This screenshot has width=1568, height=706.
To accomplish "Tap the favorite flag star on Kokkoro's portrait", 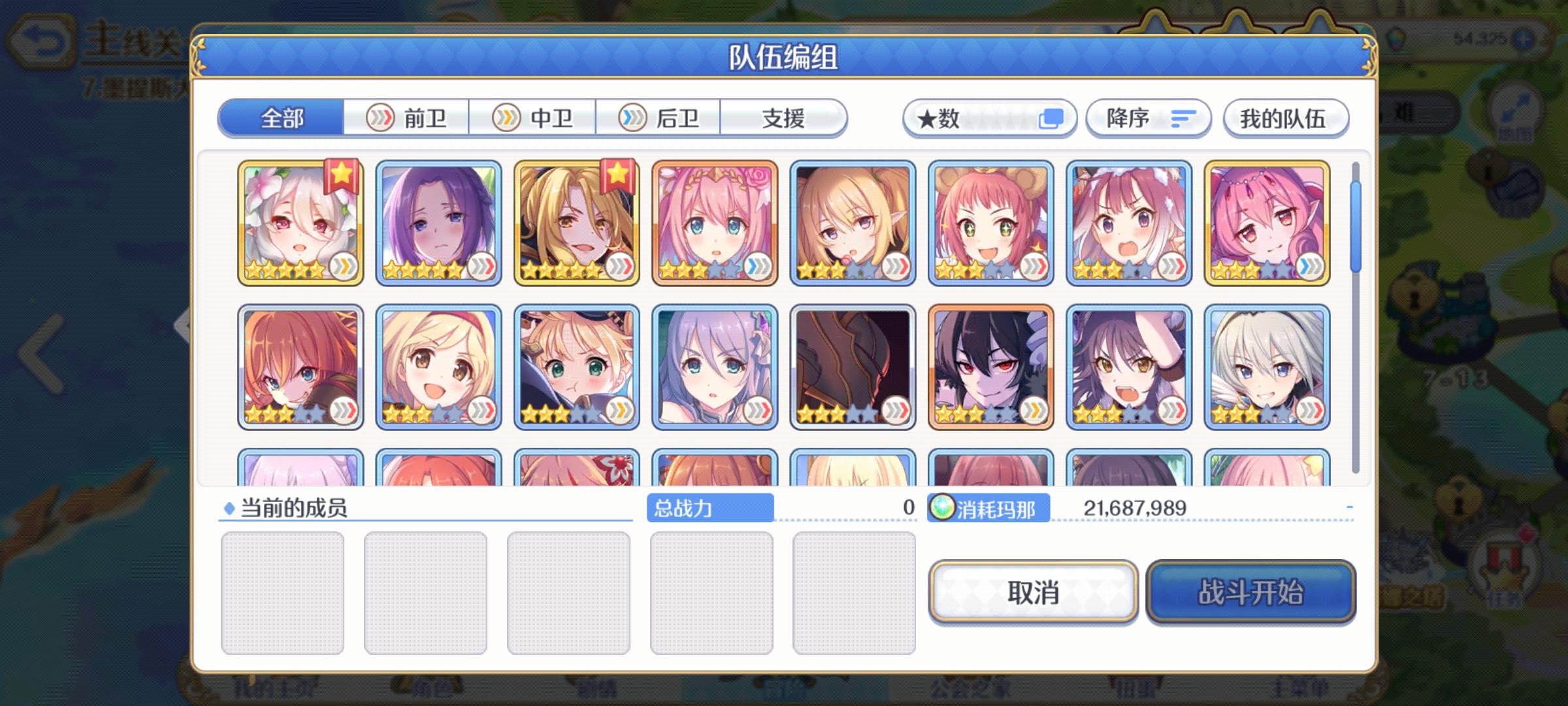I will coord(342,174).
